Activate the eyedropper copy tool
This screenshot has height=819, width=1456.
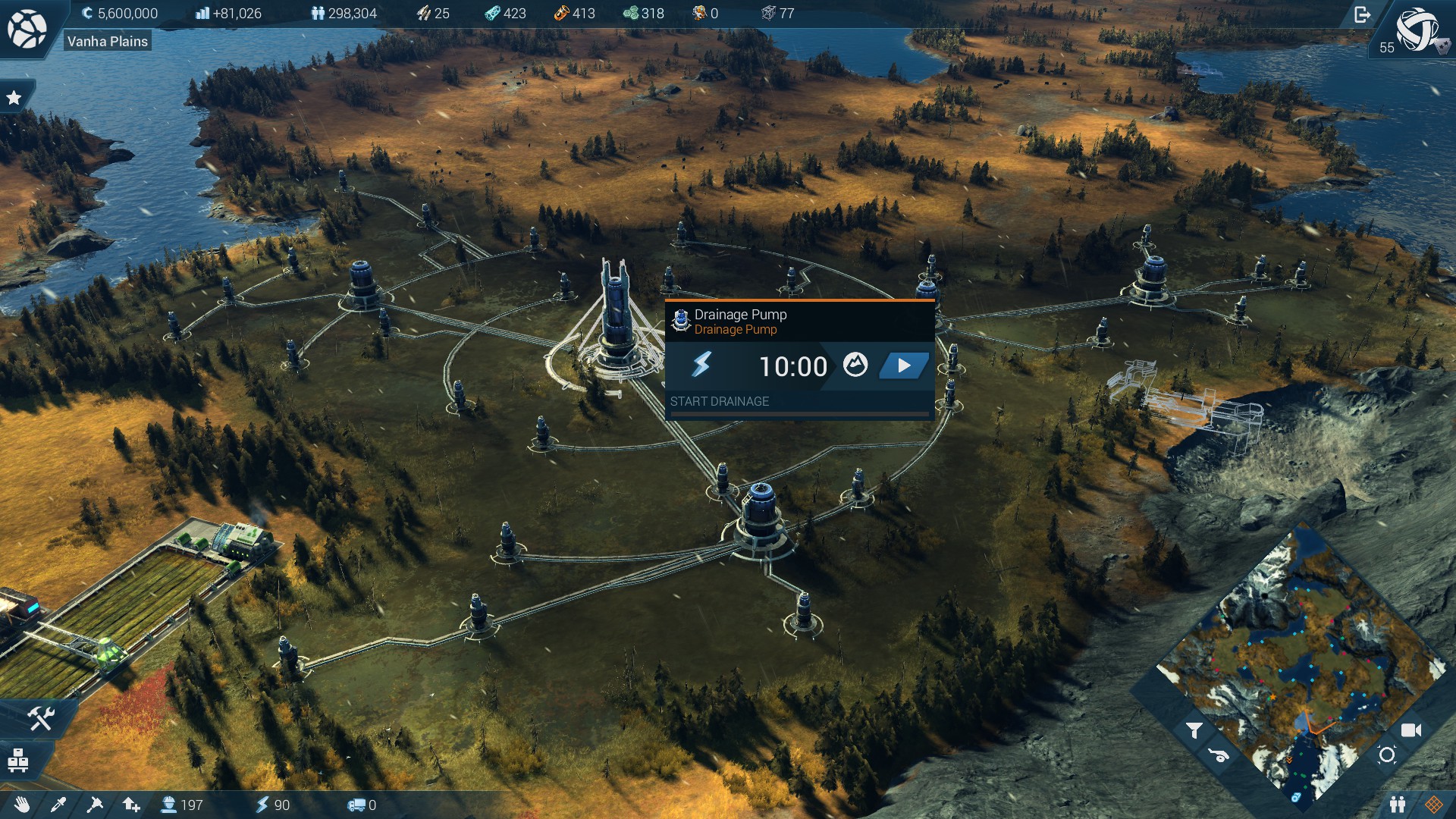coord(58,805)
